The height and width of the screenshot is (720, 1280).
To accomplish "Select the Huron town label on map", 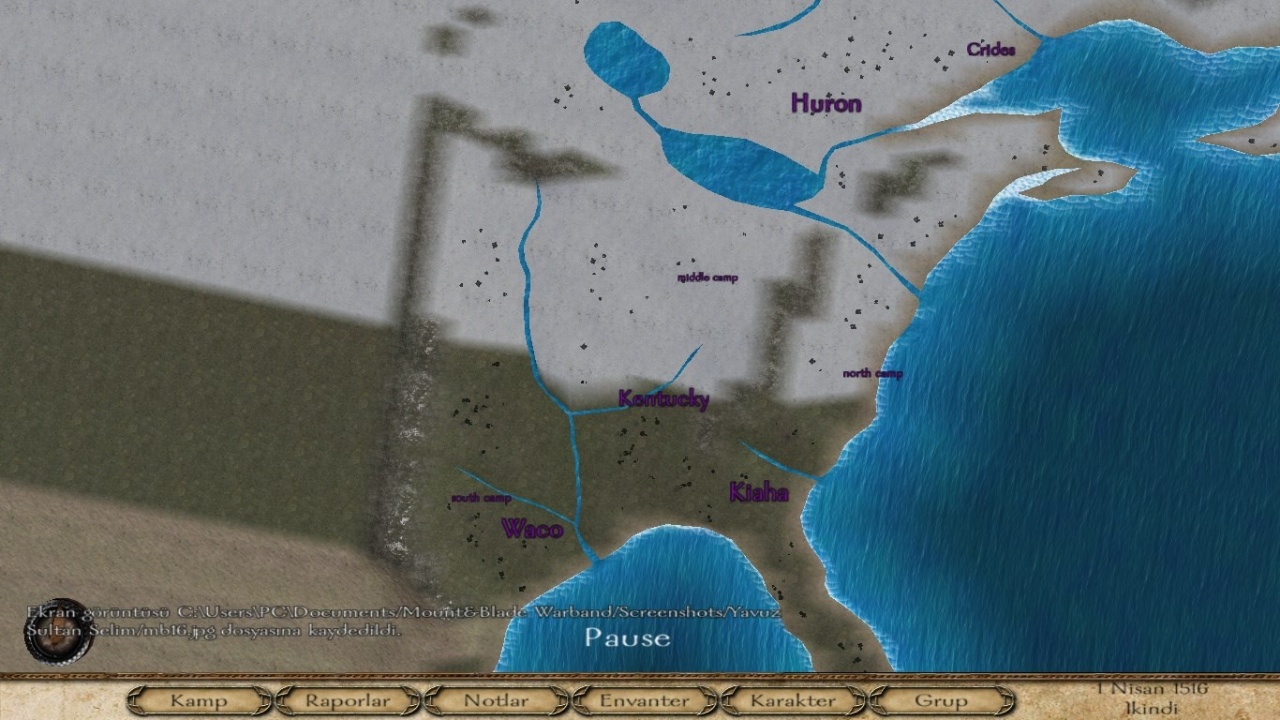I will click(826, 103).
